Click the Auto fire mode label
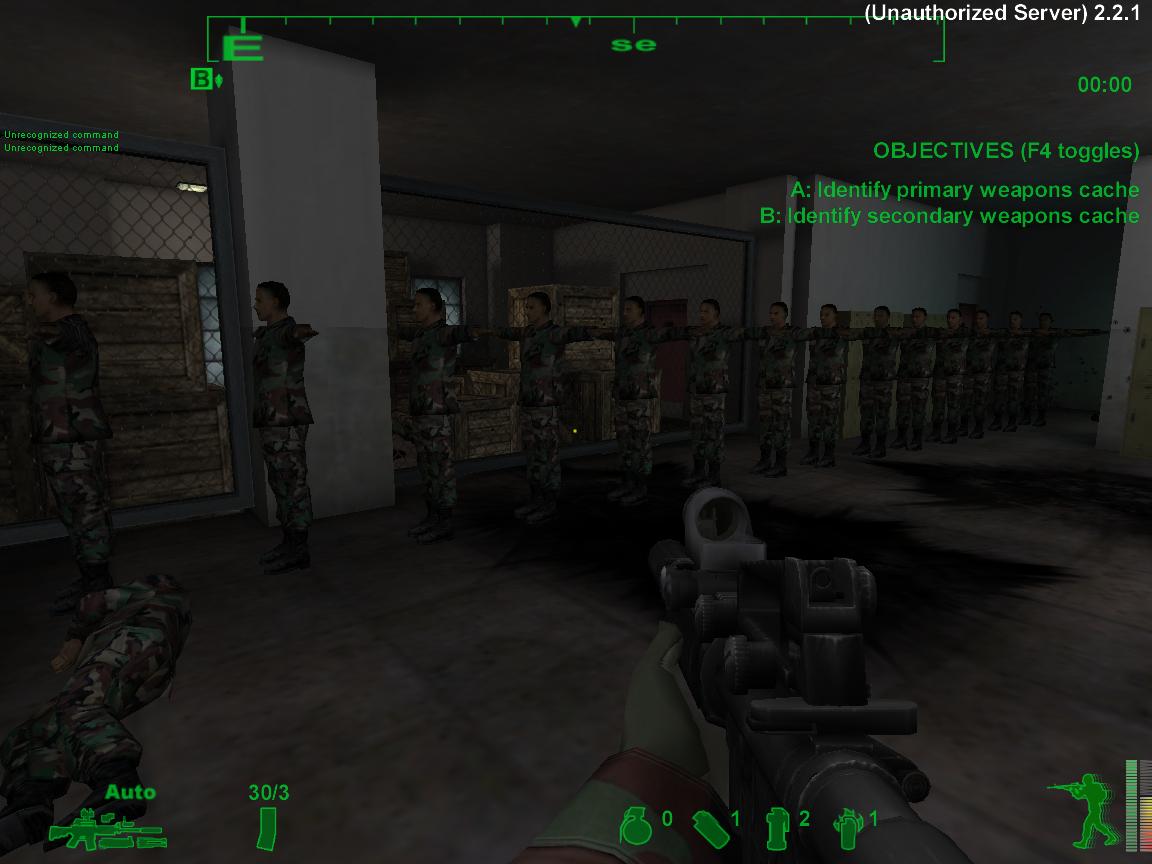The image size is (1152, 864). tap(130, 793)
